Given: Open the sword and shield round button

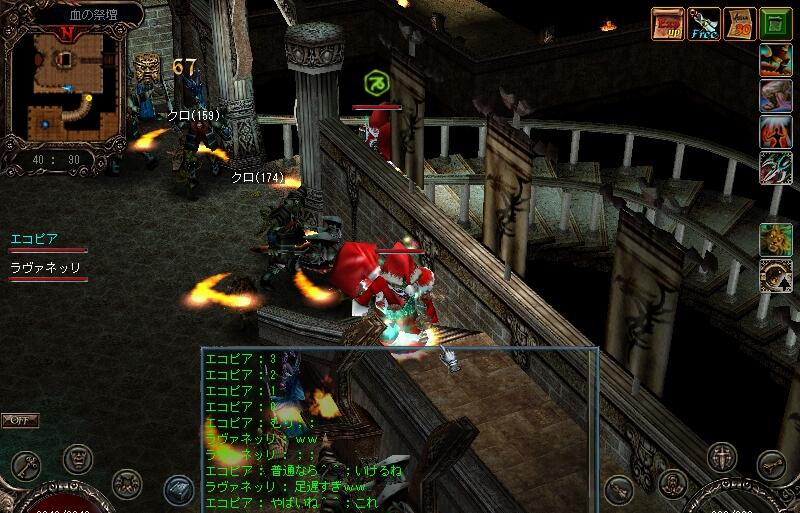Looking at the screenshot, I should click(721, 458).
